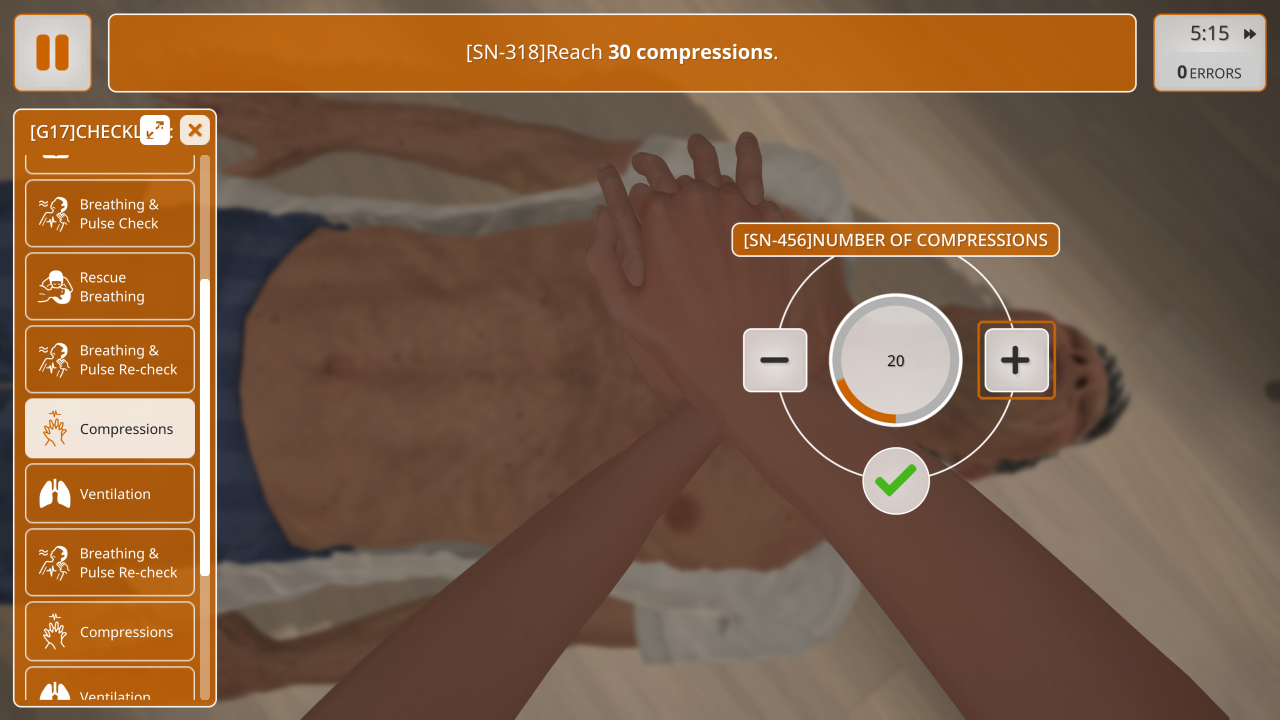Viewport: 1280px width, 720px height.
Task: Increase the number of compressions with plus
Action: pyautogui.click(x=1016, y=360)
